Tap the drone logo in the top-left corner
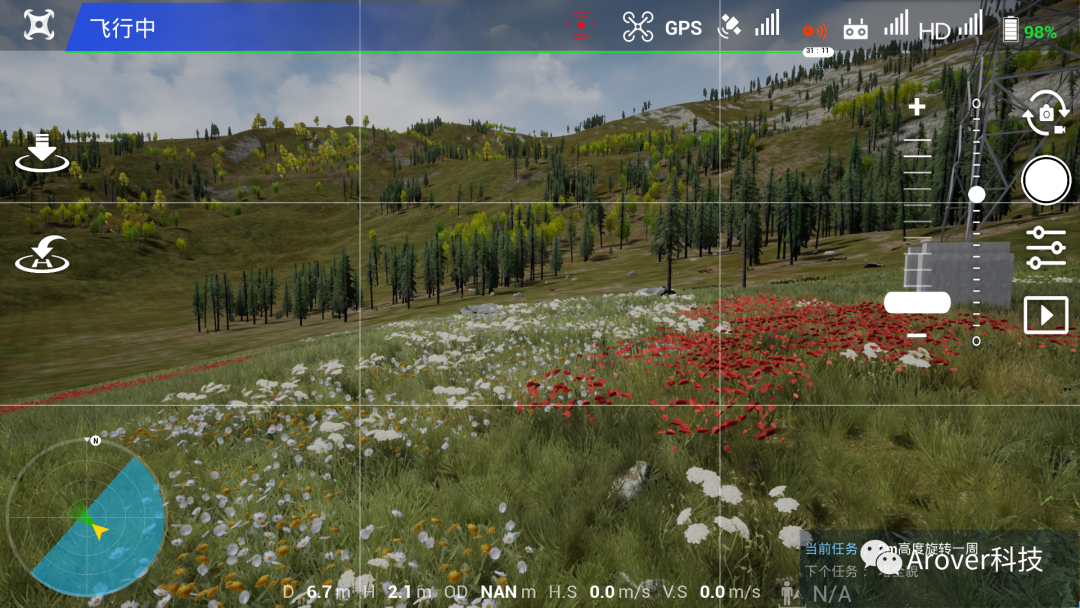This screenshot has width=1080, height=608. click(38, 26)
